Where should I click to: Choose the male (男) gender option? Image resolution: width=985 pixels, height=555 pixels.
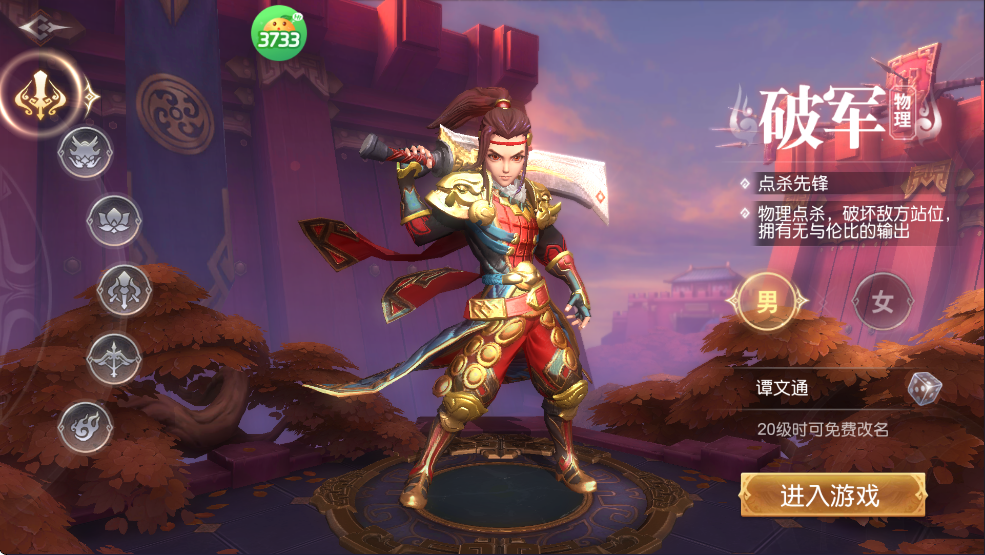(x=767, y=301)
